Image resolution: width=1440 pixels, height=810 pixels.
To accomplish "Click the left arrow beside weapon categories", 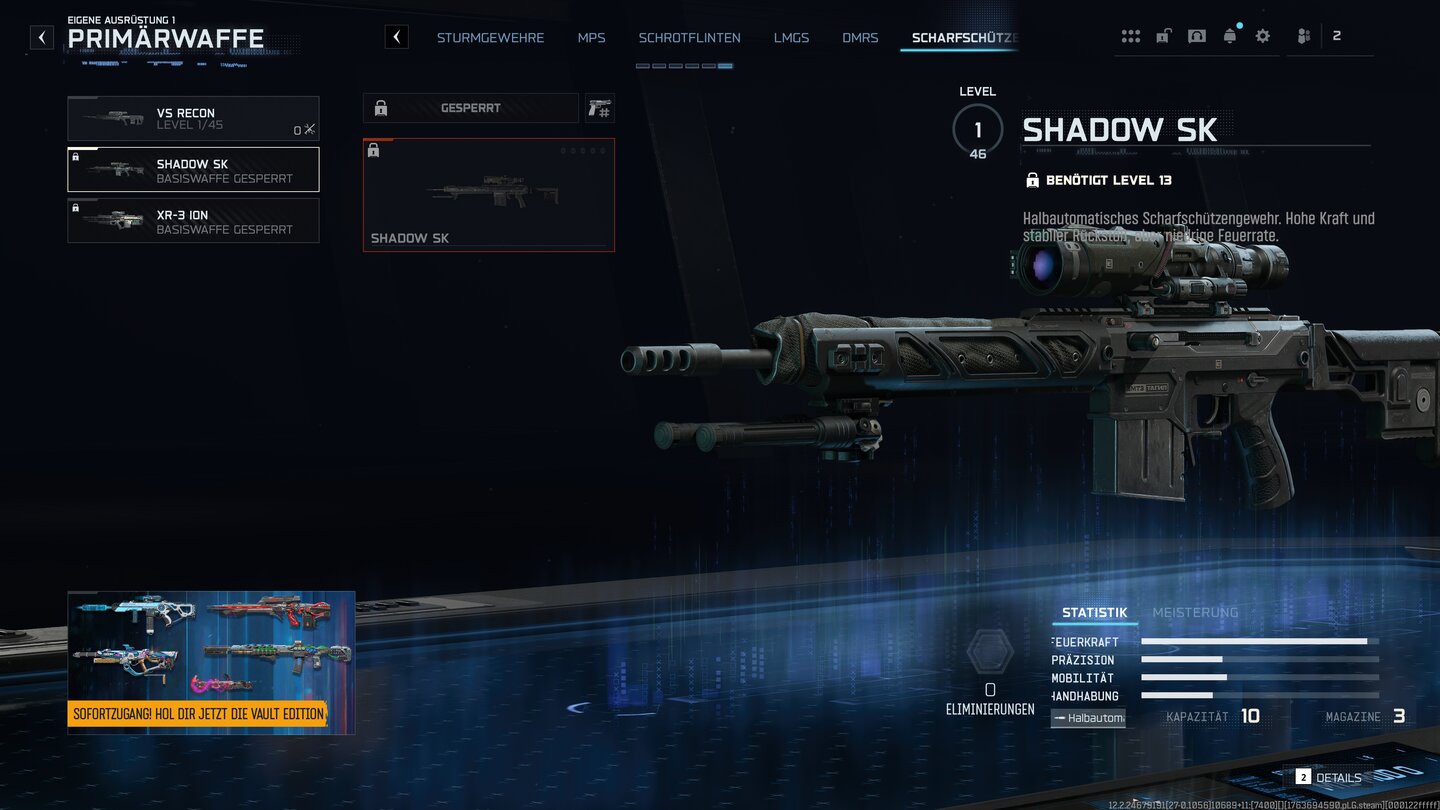I will pos(397,38).
